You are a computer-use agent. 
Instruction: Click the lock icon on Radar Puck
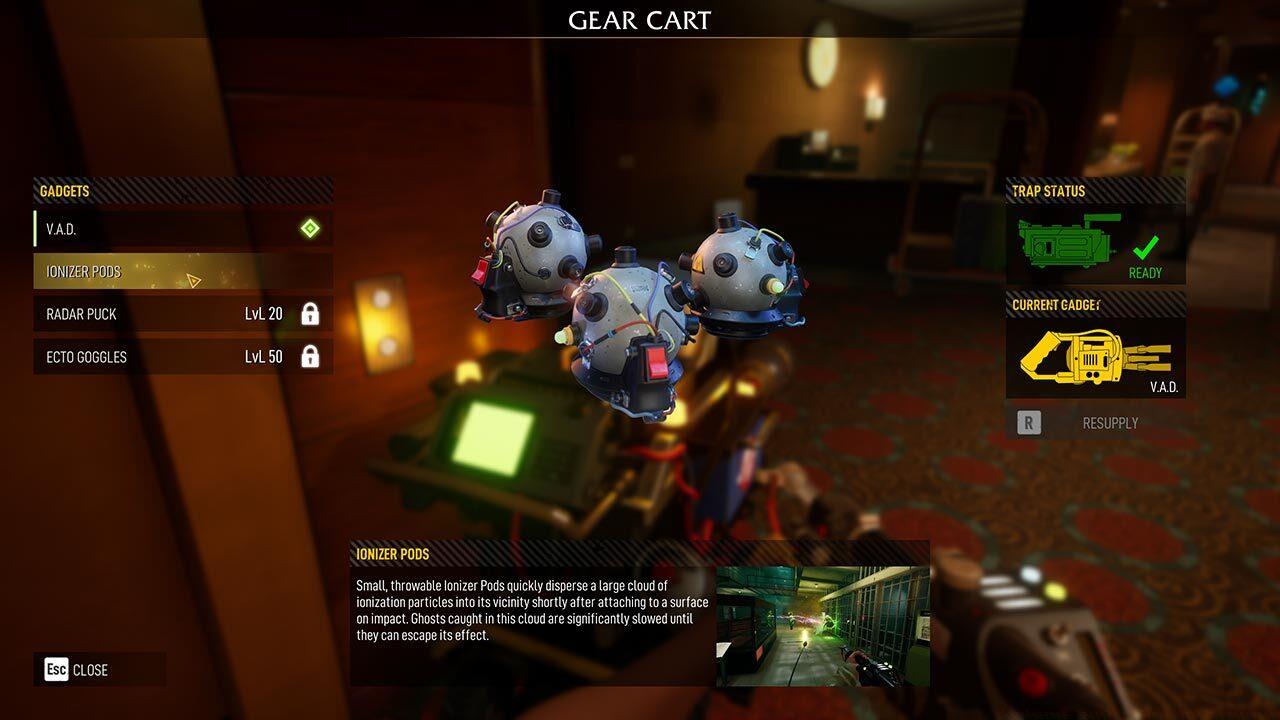(311, 314)
